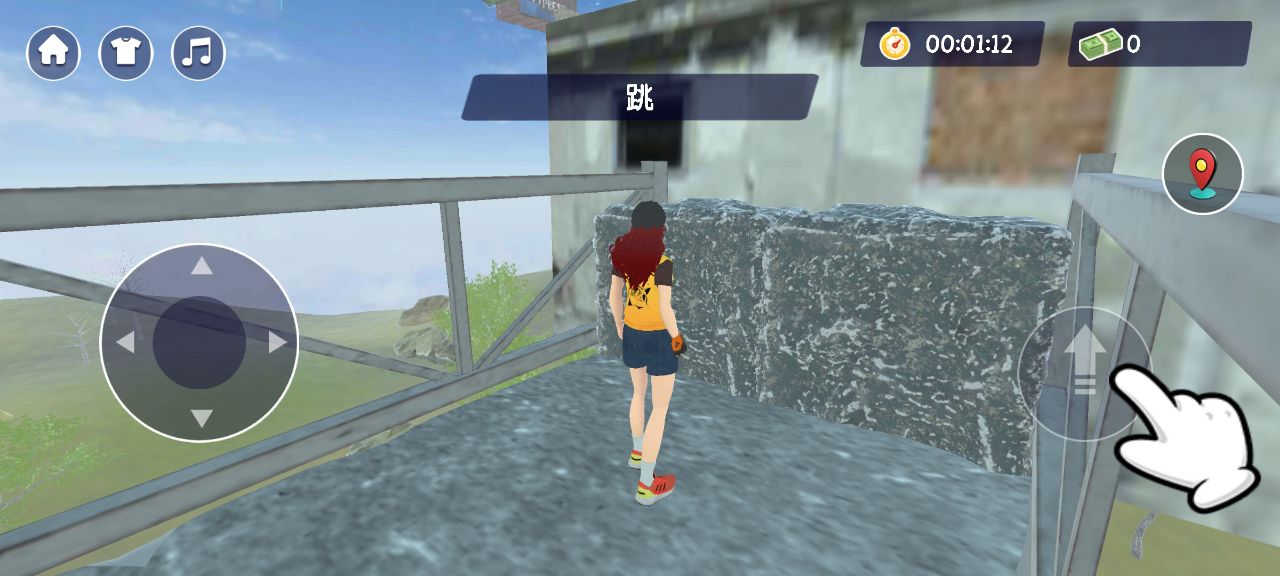This screenshot has height=576, width=1280.
Task: Toggle the music note button
Action: (198, 53)
